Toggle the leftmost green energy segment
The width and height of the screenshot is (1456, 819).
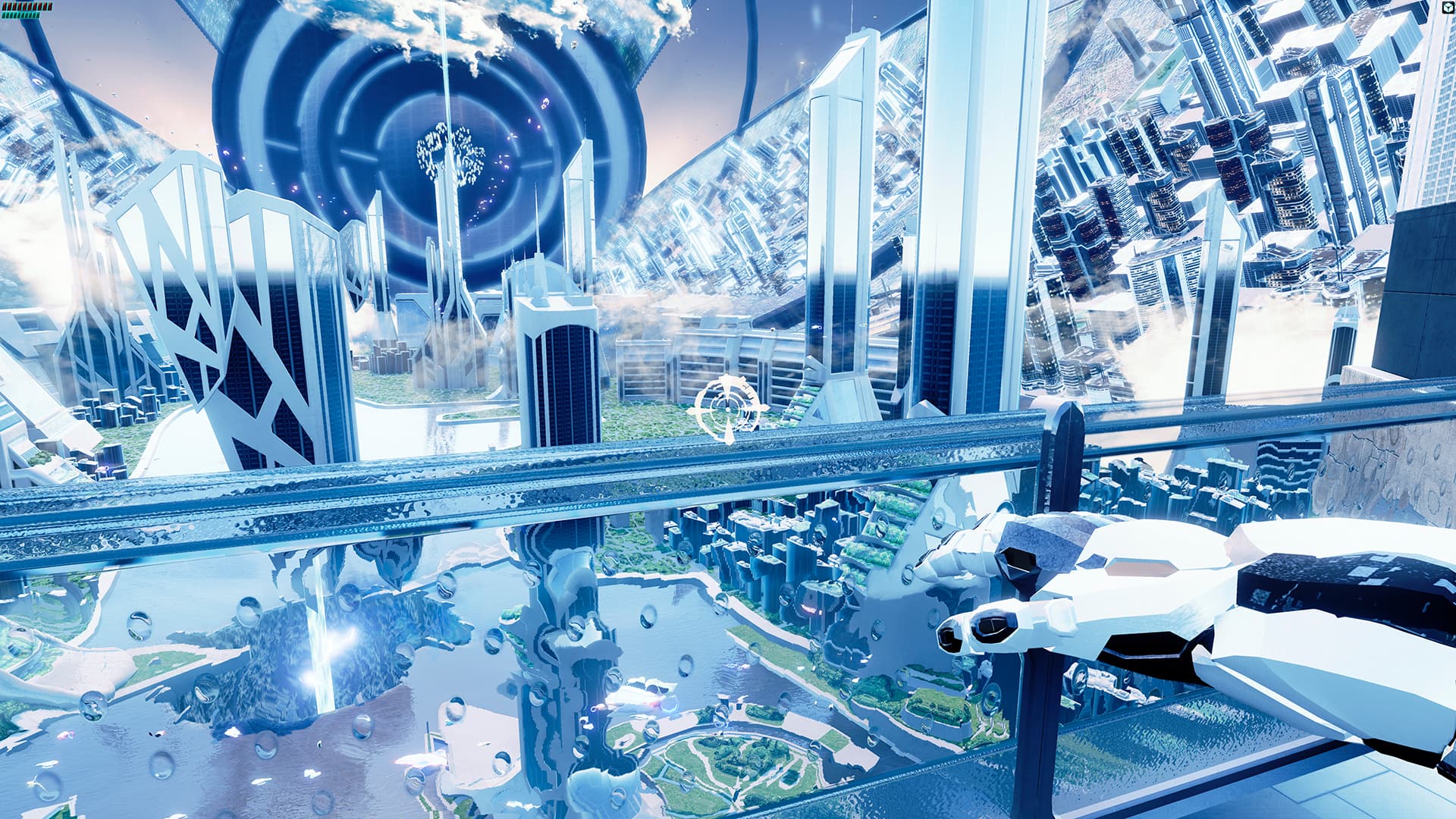(x=3, y=15)
